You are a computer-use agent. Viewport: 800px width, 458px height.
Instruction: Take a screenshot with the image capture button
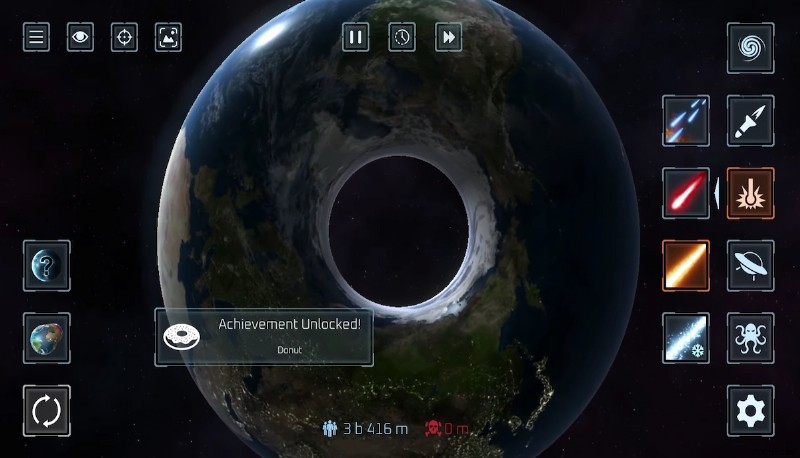[168, 38]
